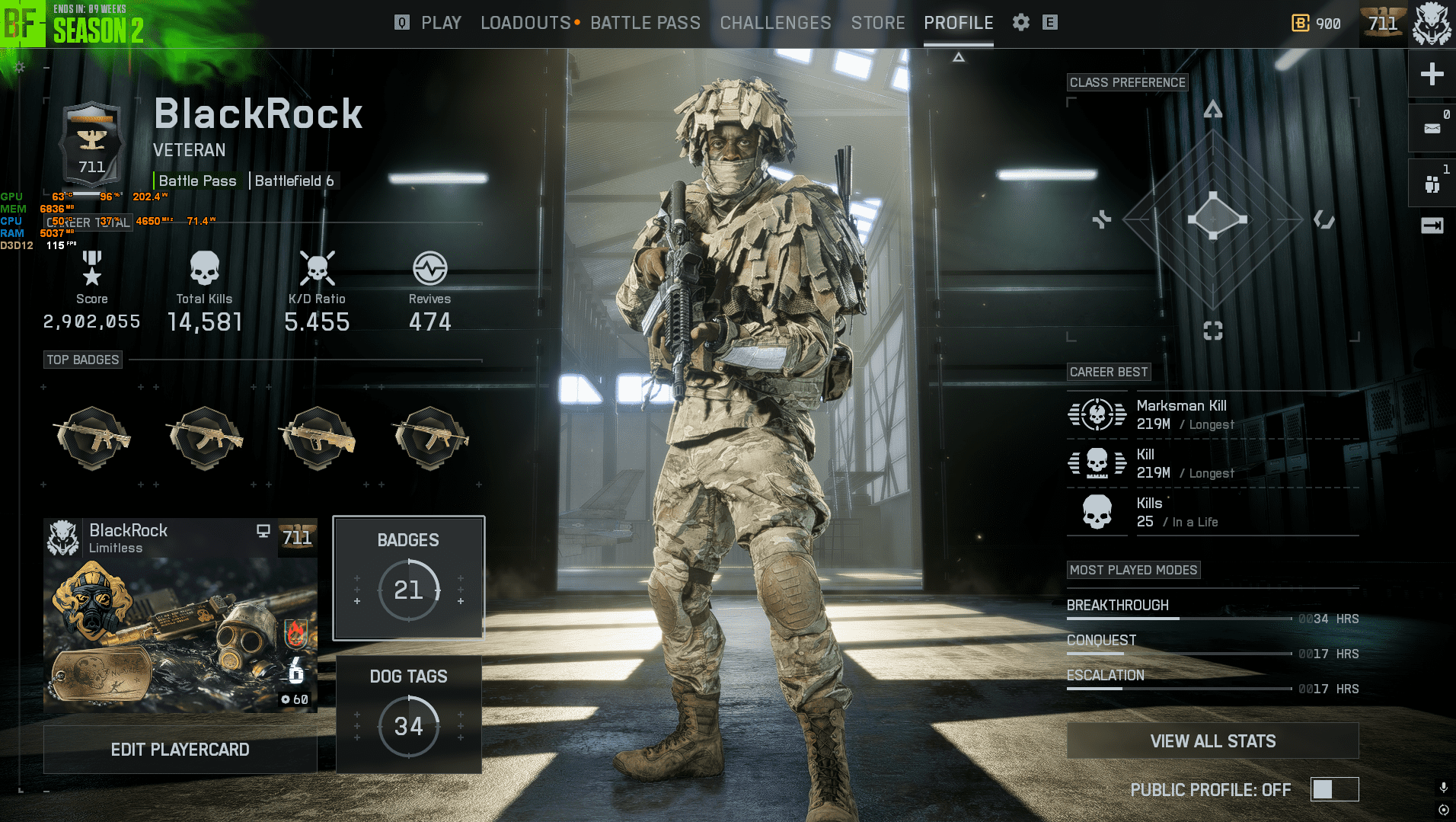View all stats
Viewport: 1456px width, 822px height.
point(1212,740)
